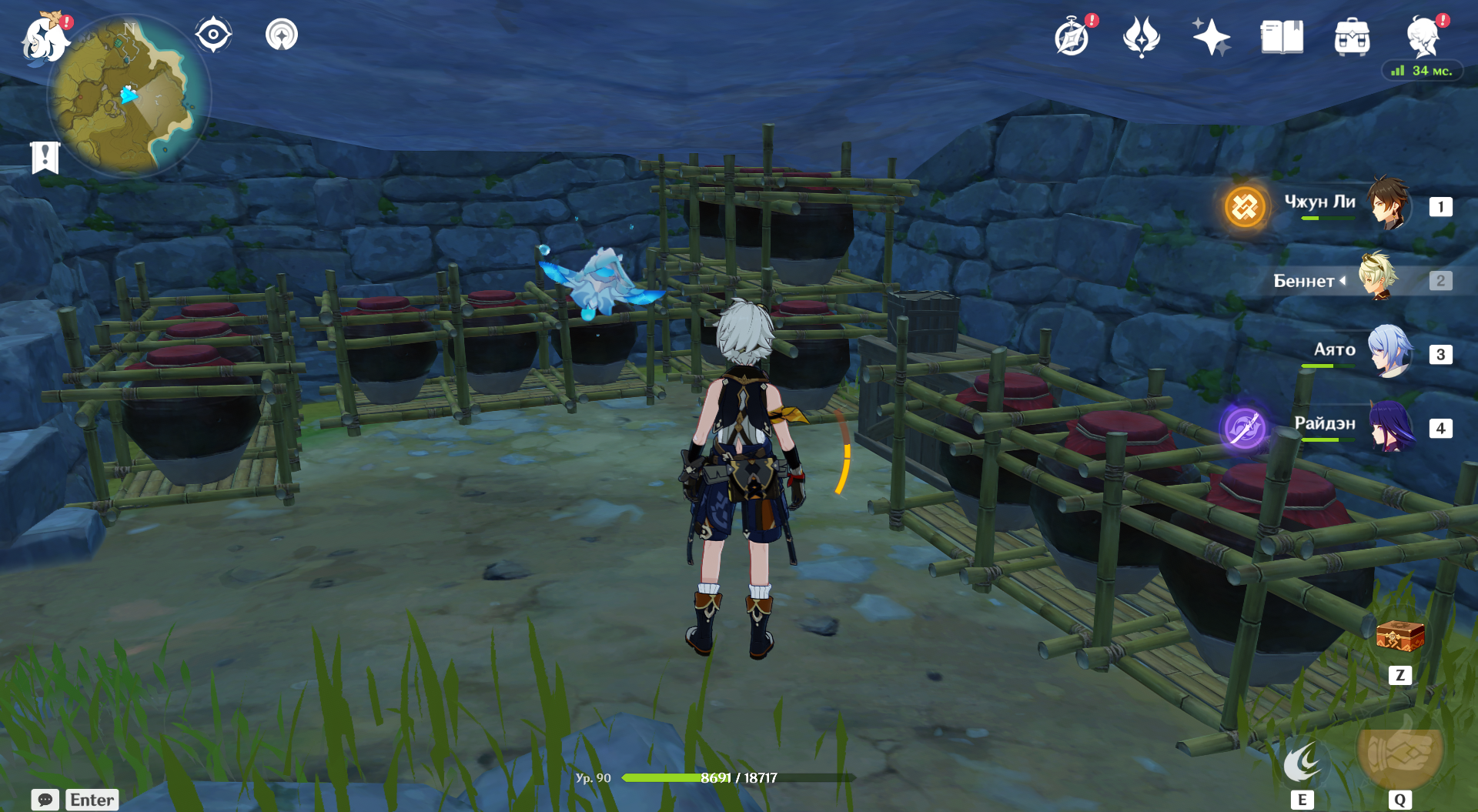Open the character screen icon

coord(1423,37)
